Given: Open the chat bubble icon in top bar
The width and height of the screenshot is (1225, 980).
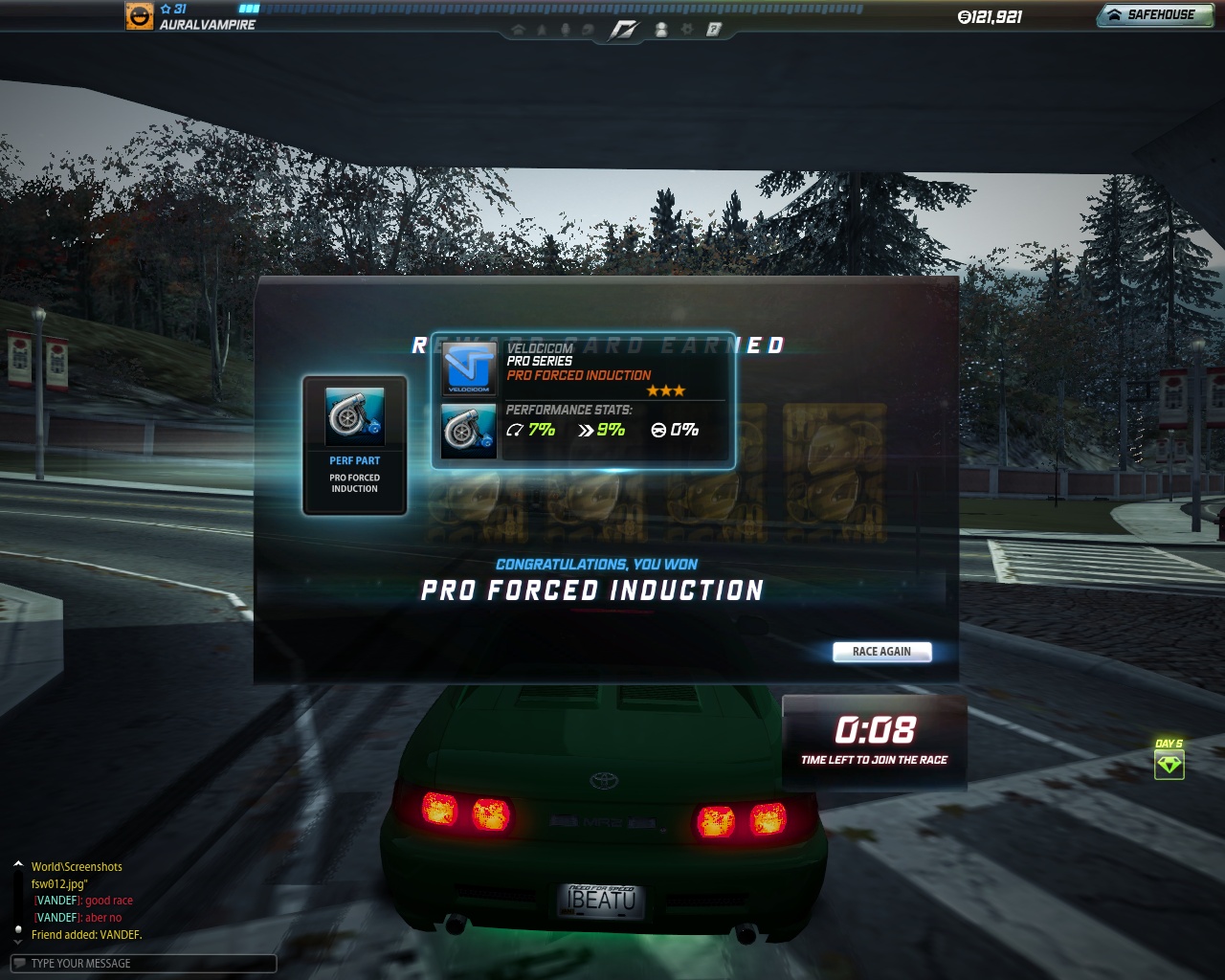Looking at the screenshot, I should (588, 30).
